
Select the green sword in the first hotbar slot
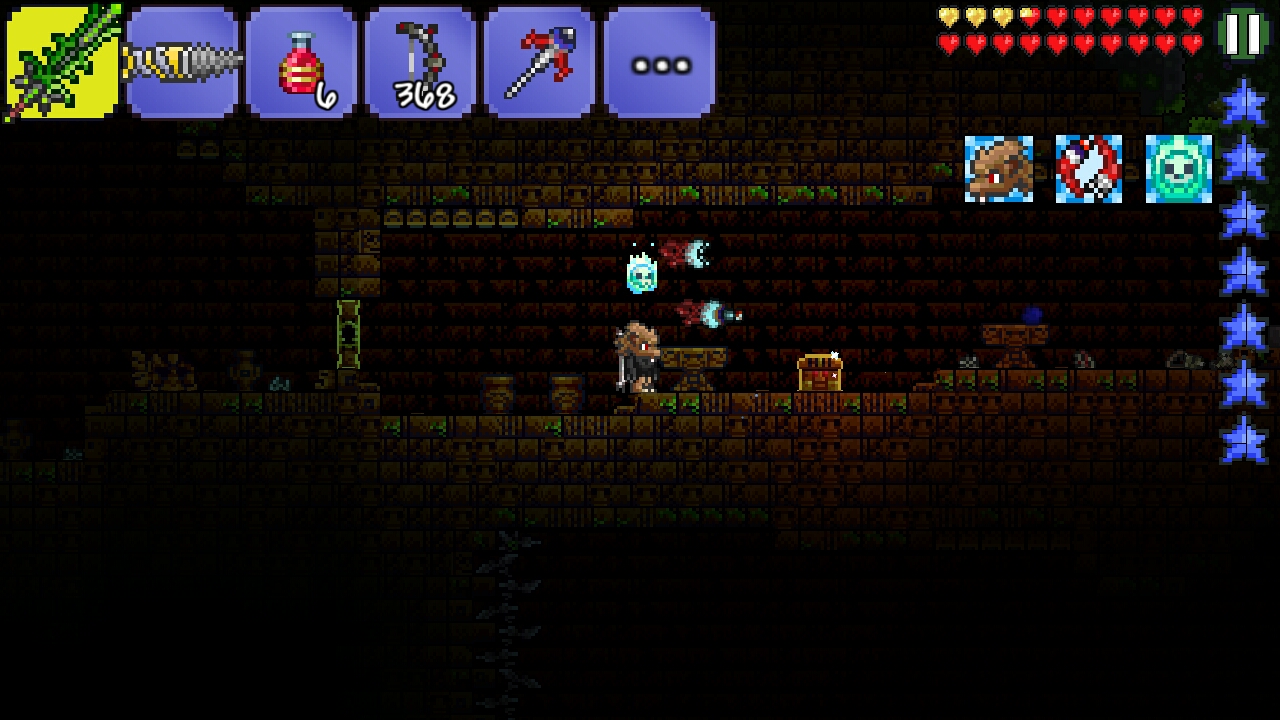pyautogui.click(x=60, y=62)
